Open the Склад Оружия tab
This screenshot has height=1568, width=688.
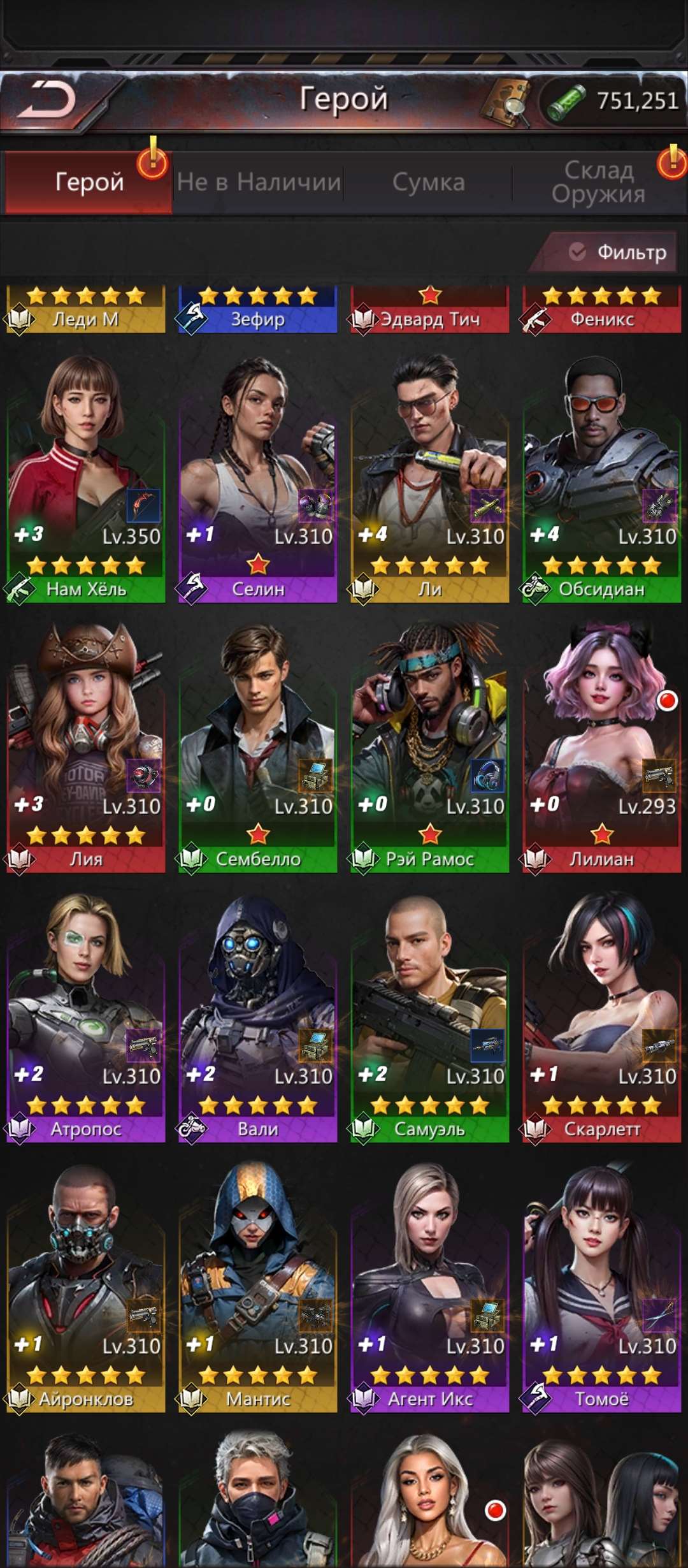point(598,182)
